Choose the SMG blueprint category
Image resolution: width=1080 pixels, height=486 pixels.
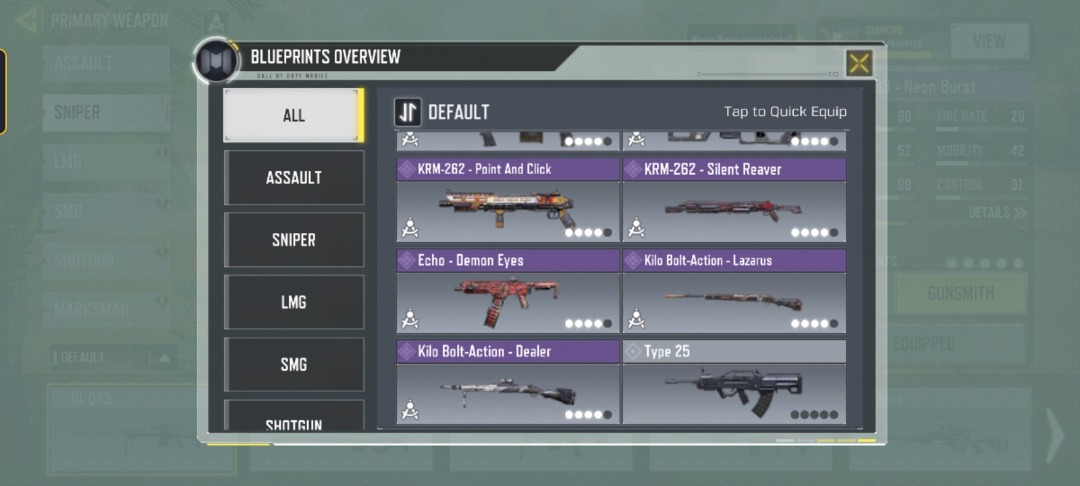tap(293, 364)
